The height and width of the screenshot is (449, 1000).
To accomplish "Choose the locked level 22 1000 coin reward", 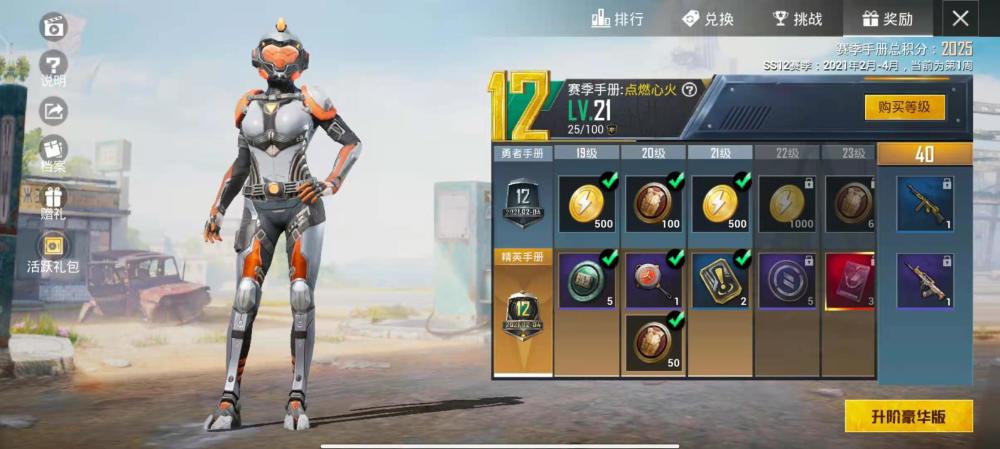I will click(786, 204).
